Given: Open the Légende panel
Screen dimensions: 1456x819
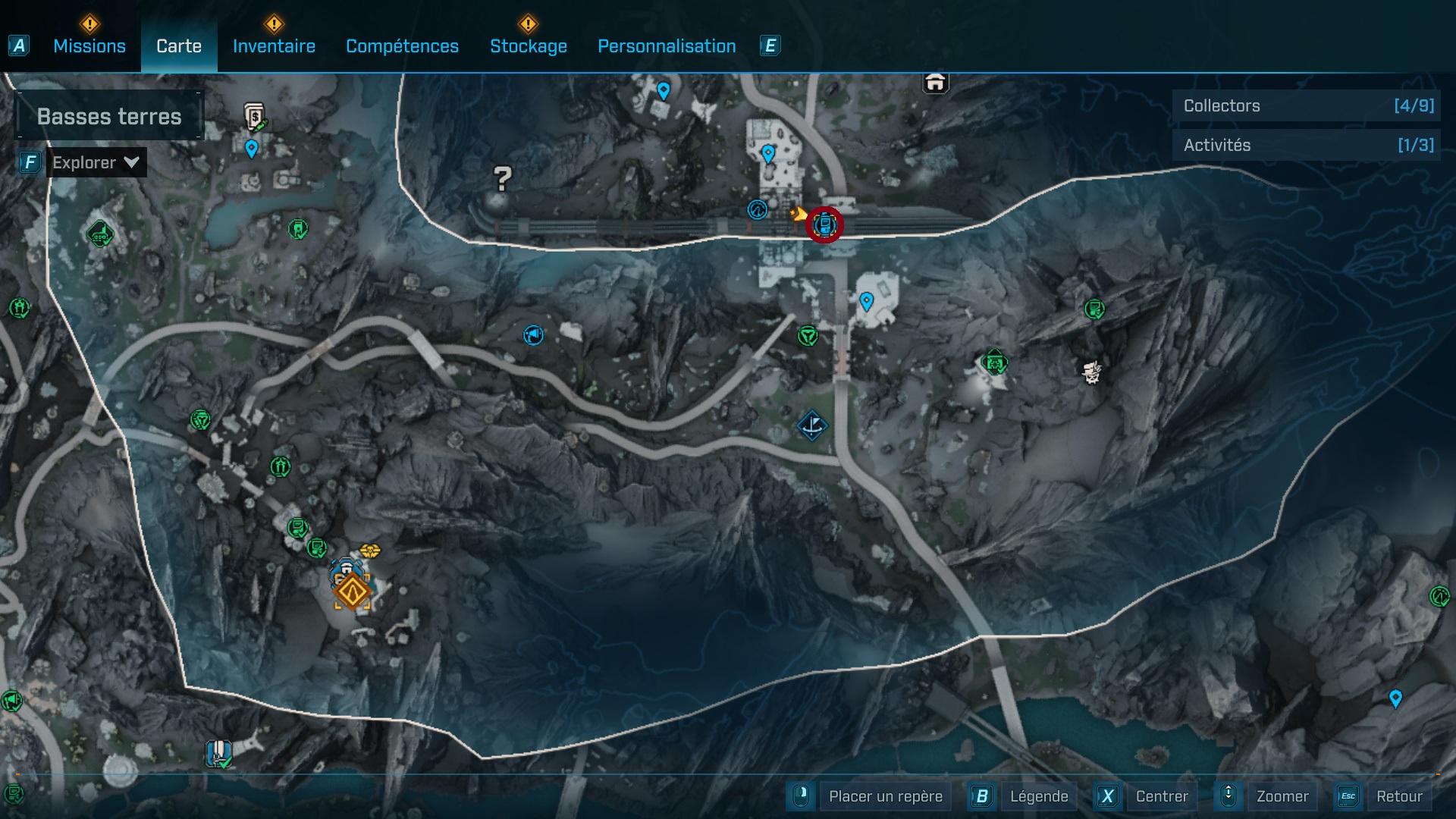Looking at the screenshot, I should (x=1040, y=796).
